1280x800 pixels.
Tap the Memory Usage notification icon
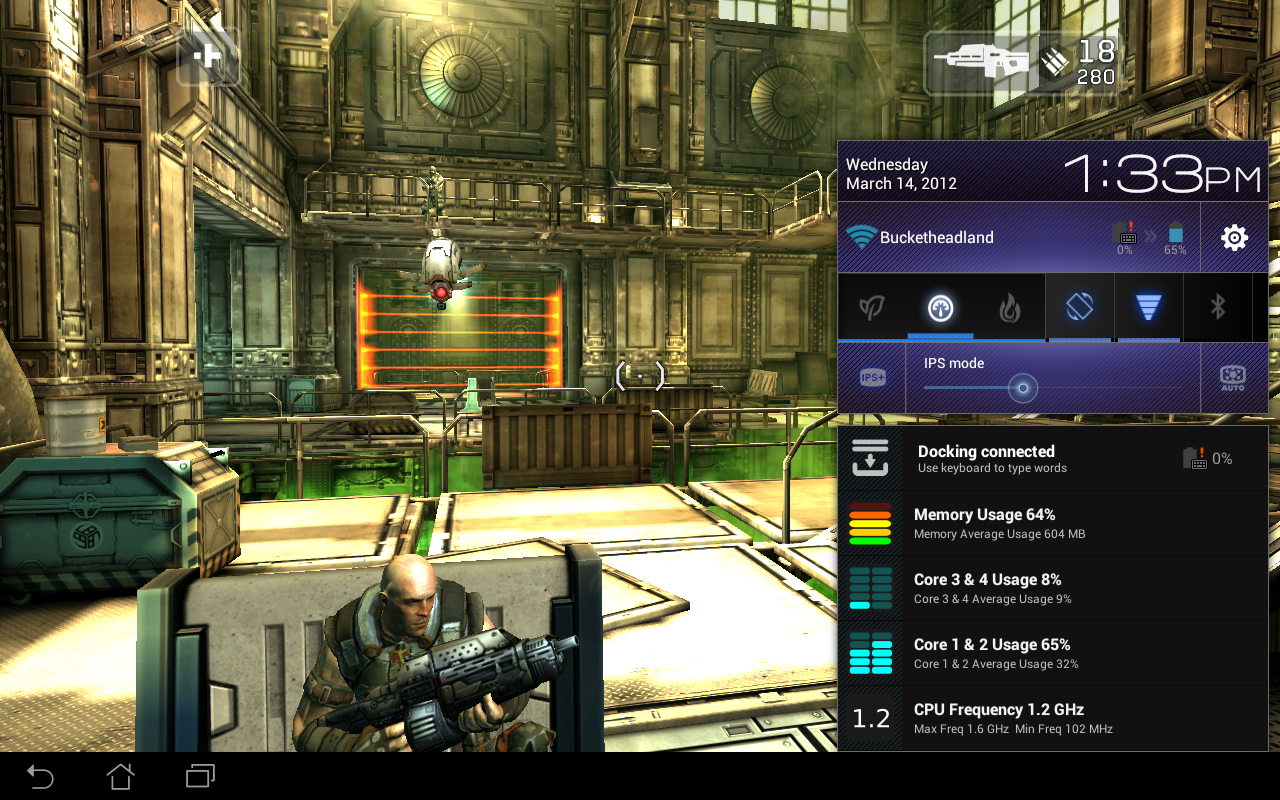point(870,523)
